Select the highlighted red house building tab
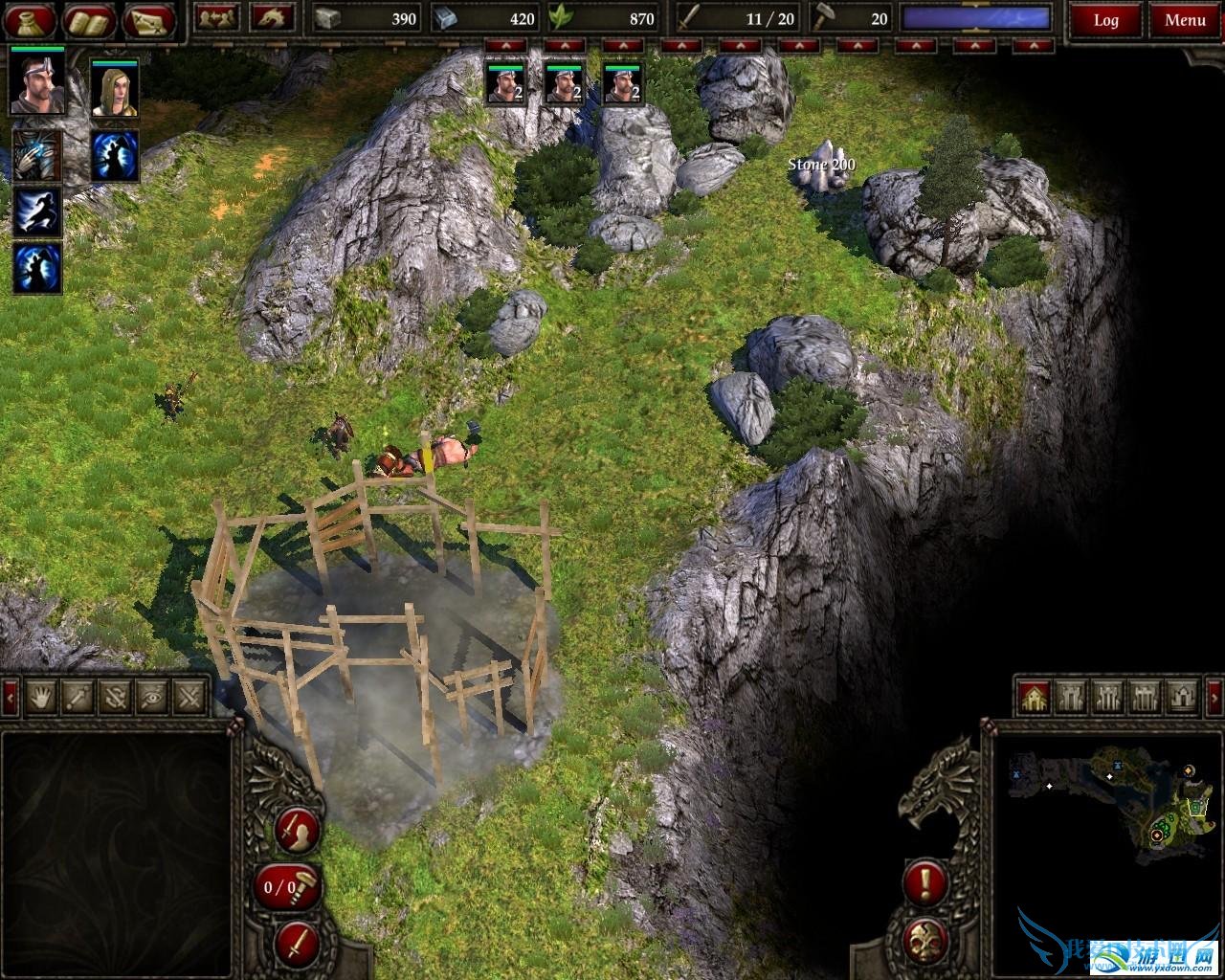The width and height of the screenshot is (1225, 980). coord(1034,697)
